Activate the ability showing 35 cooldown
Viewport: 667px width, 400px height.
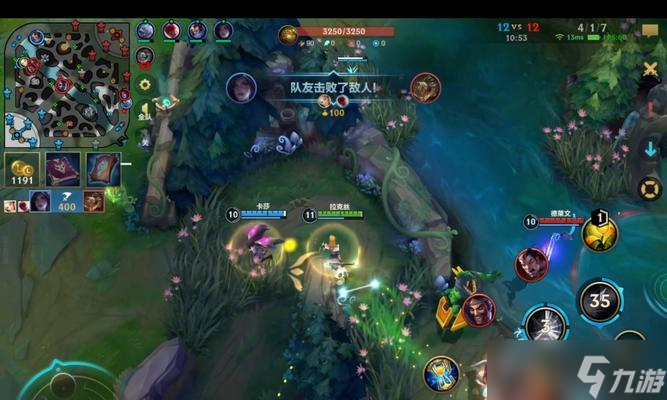point(601,299)
